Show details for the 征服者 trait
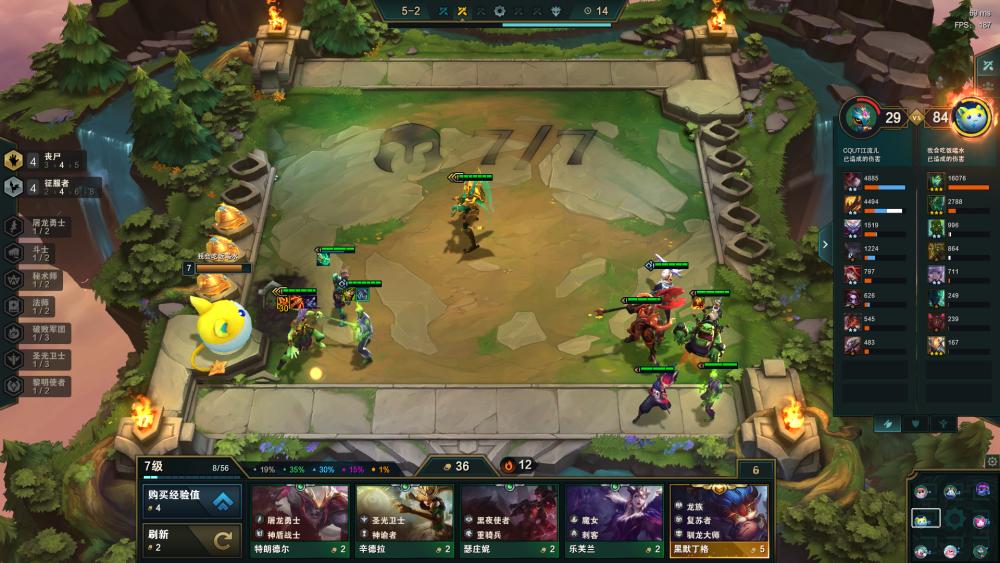The width and height of the screenshot is (1000, 563). [x=40, y=186]
